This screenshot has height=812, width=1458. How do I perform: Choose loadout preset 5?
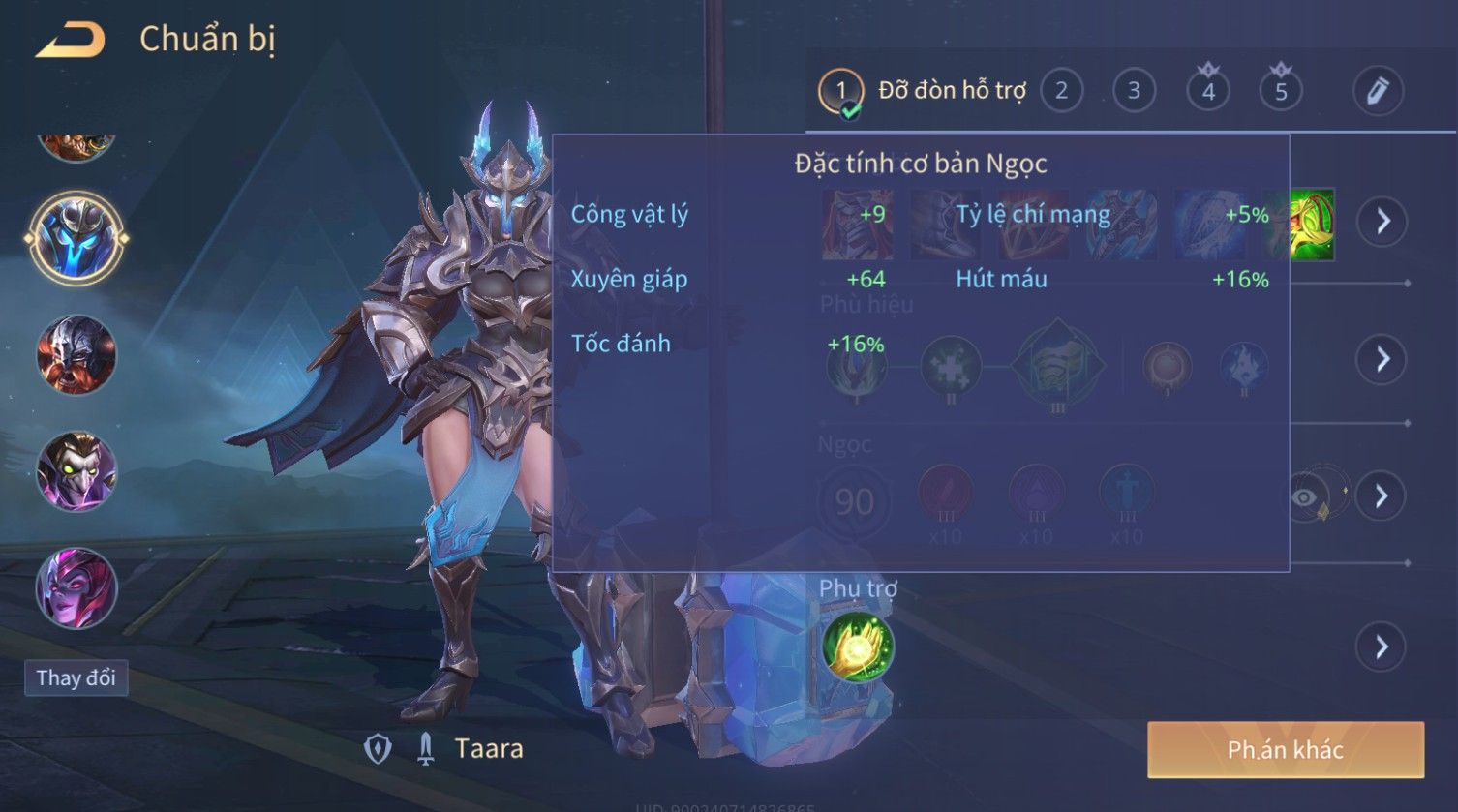point(1281,91)
